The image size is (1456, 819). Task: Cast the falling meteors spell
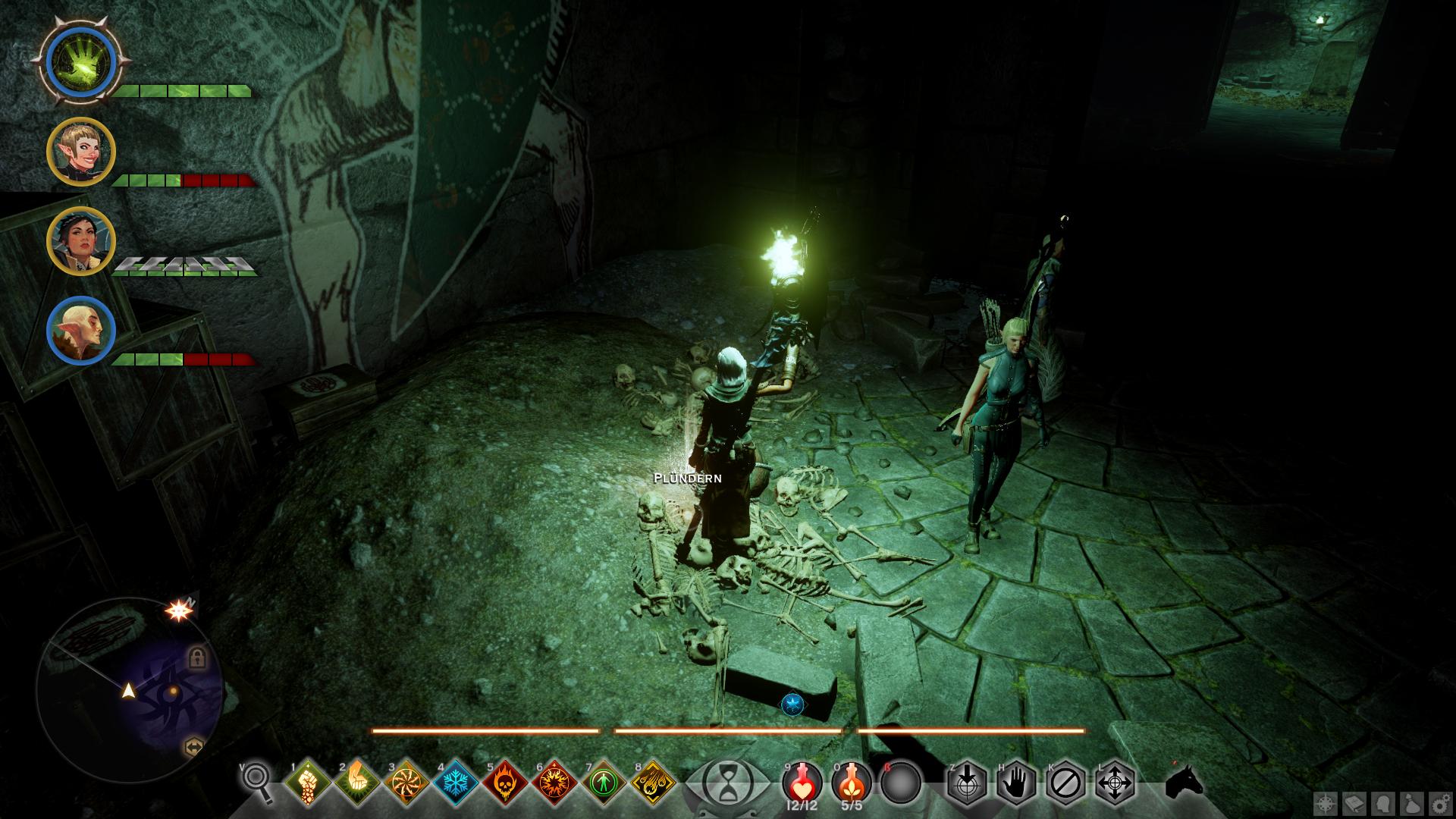click(654, 781)
